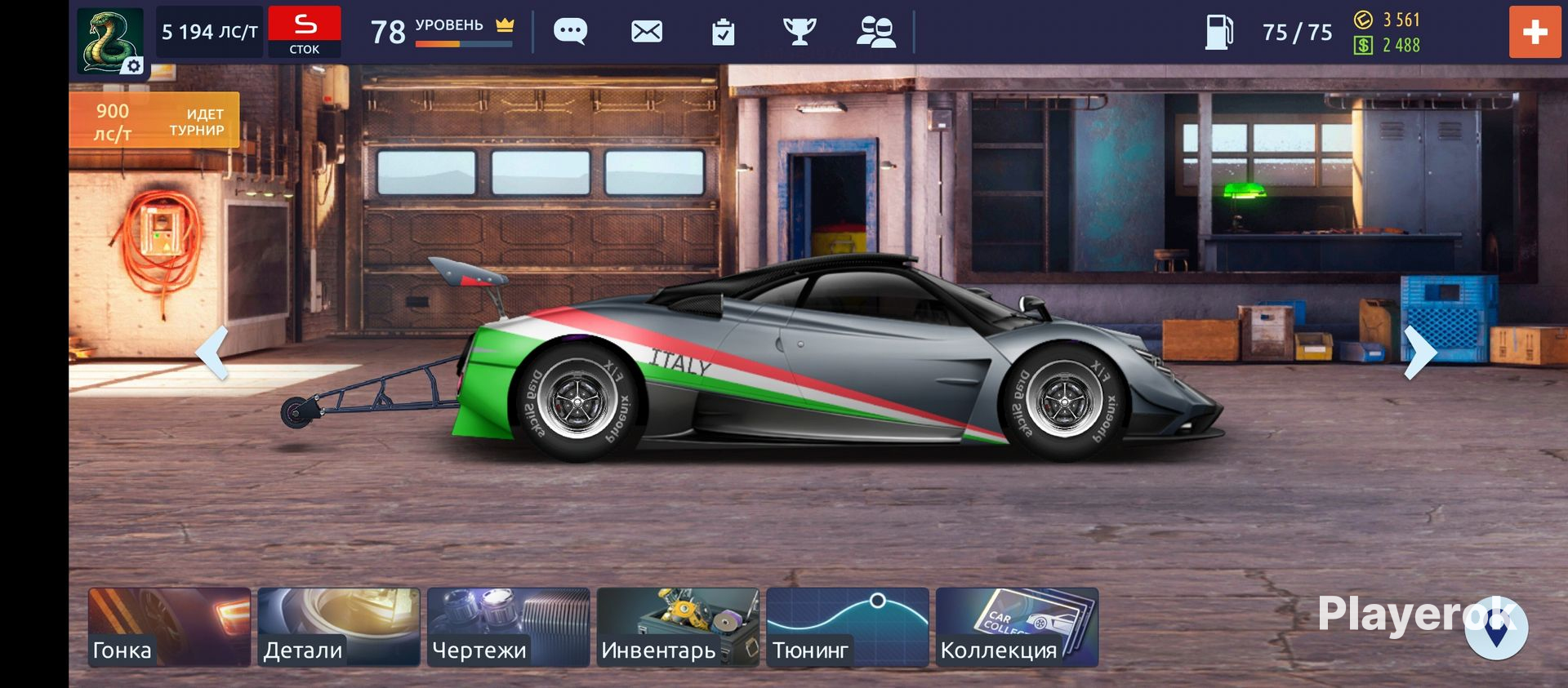Add currency with the orange plus button

point(1535,32)
